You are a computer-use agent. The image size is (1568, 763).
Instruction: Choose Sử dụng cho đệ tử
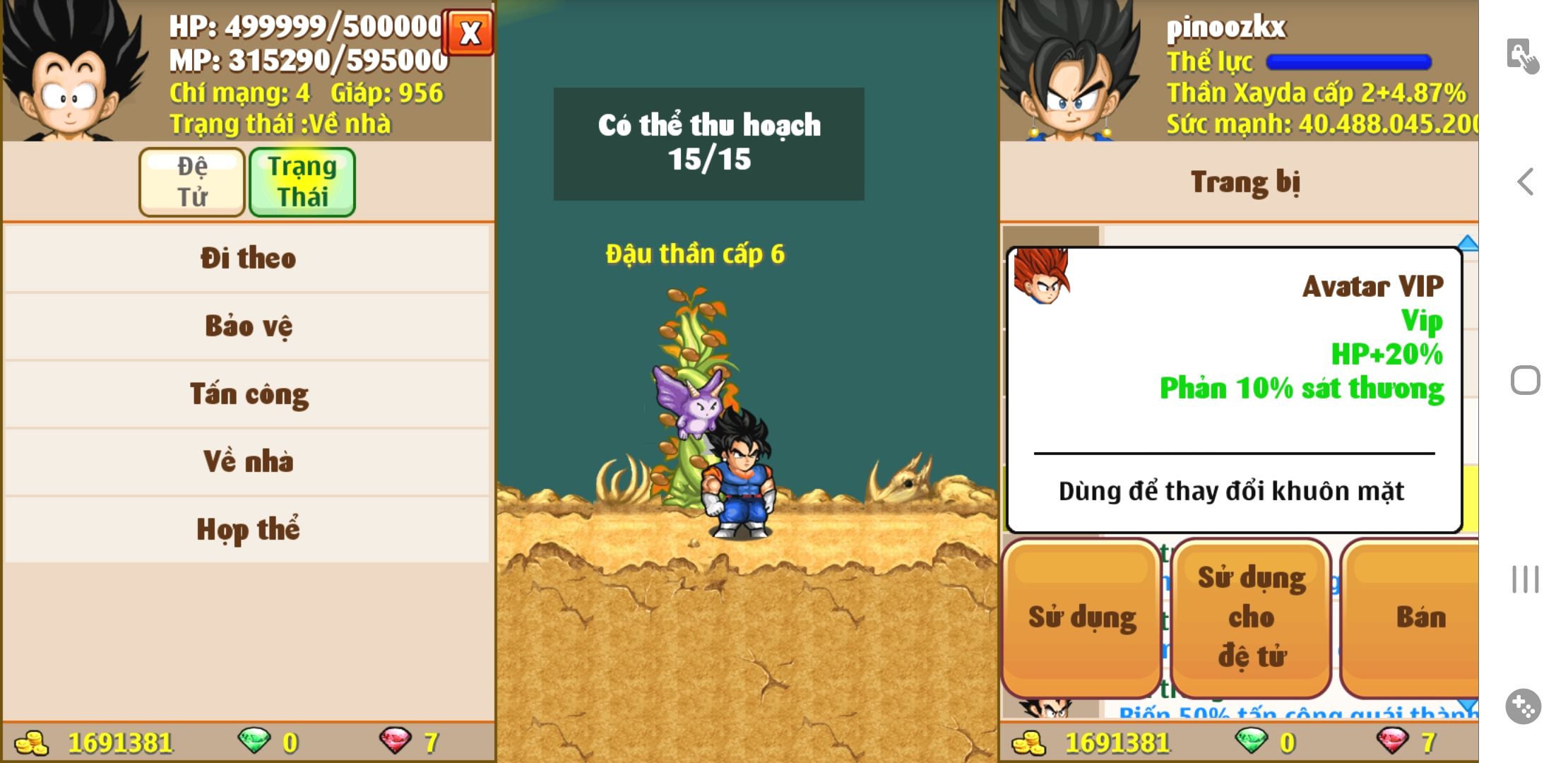[x=1252, y=617]
